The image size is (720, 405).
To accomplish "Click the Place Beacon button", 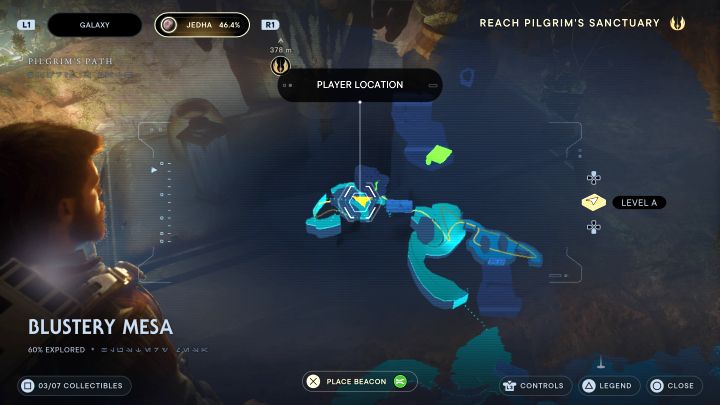I will point(359,381).
